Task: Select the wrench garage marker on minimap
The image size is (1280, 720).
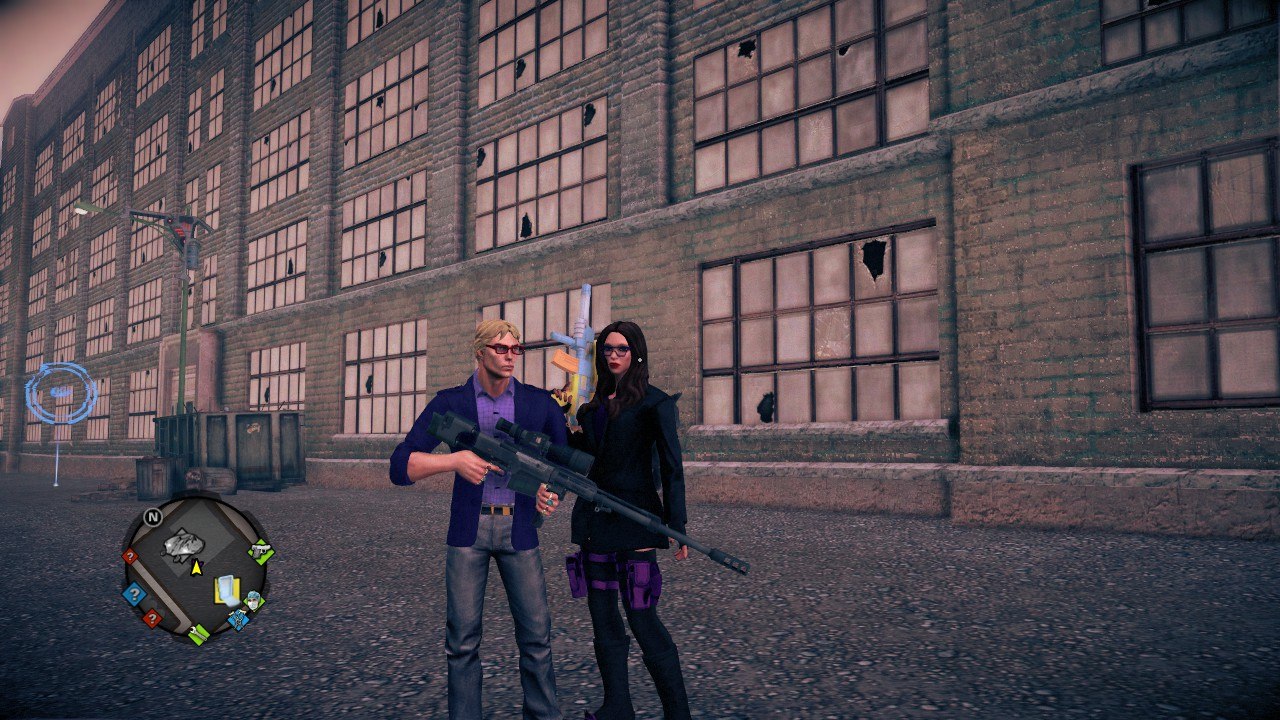Action: pos(199,633)
